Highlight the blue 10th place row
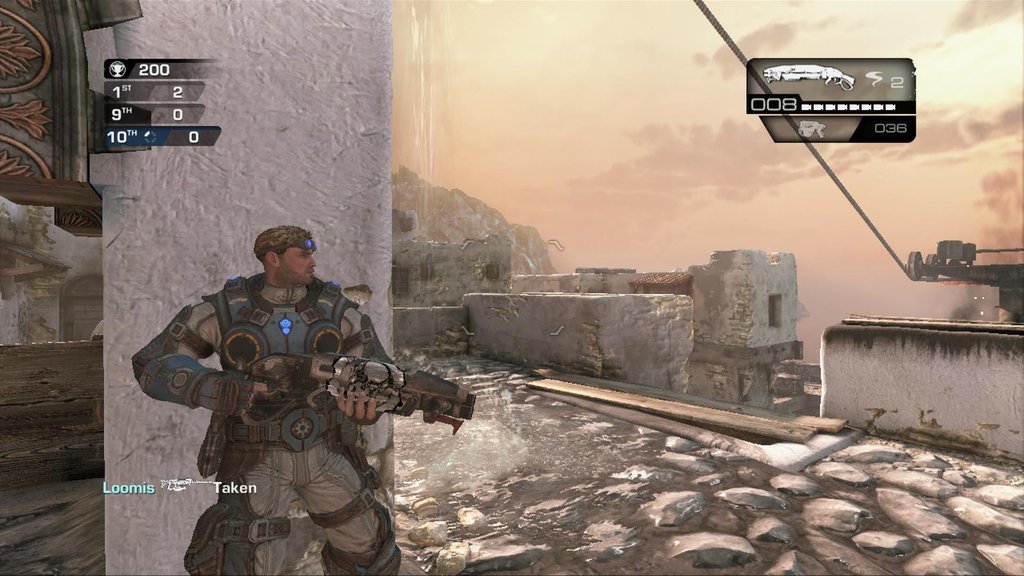The height and width of the screenshot is (576, 1024). coord(158,136)
